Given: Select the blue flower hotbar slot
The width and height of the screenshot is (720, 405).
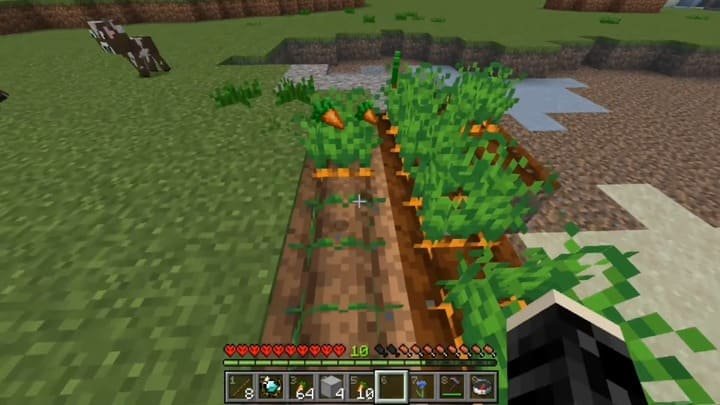Looking at the screenshot, I should (x=422, y=384).
